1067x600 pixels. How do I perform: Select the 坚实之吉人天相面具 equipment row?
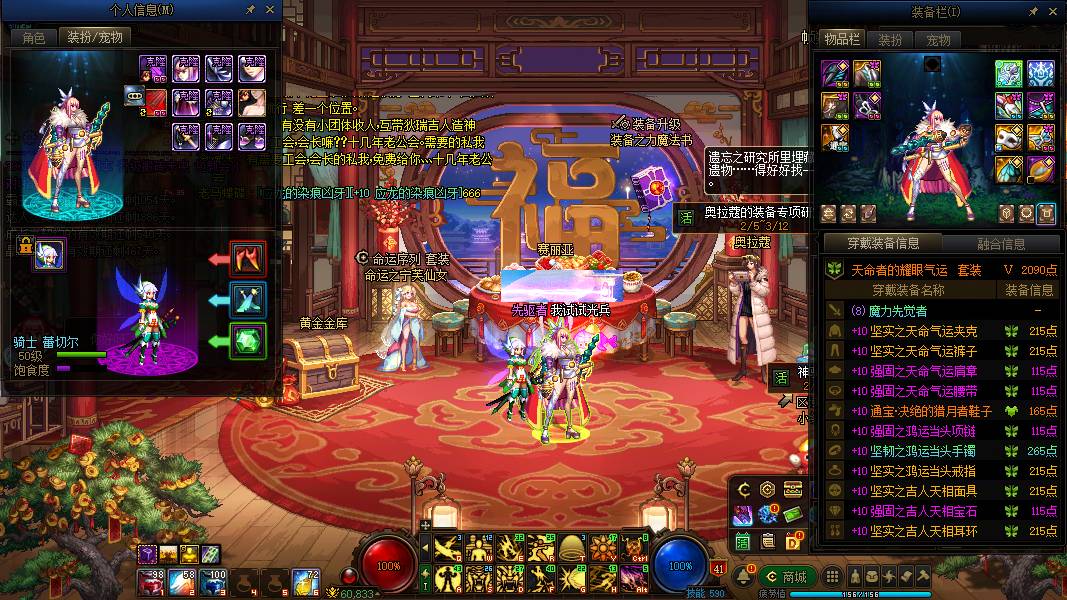click(914, 491)
